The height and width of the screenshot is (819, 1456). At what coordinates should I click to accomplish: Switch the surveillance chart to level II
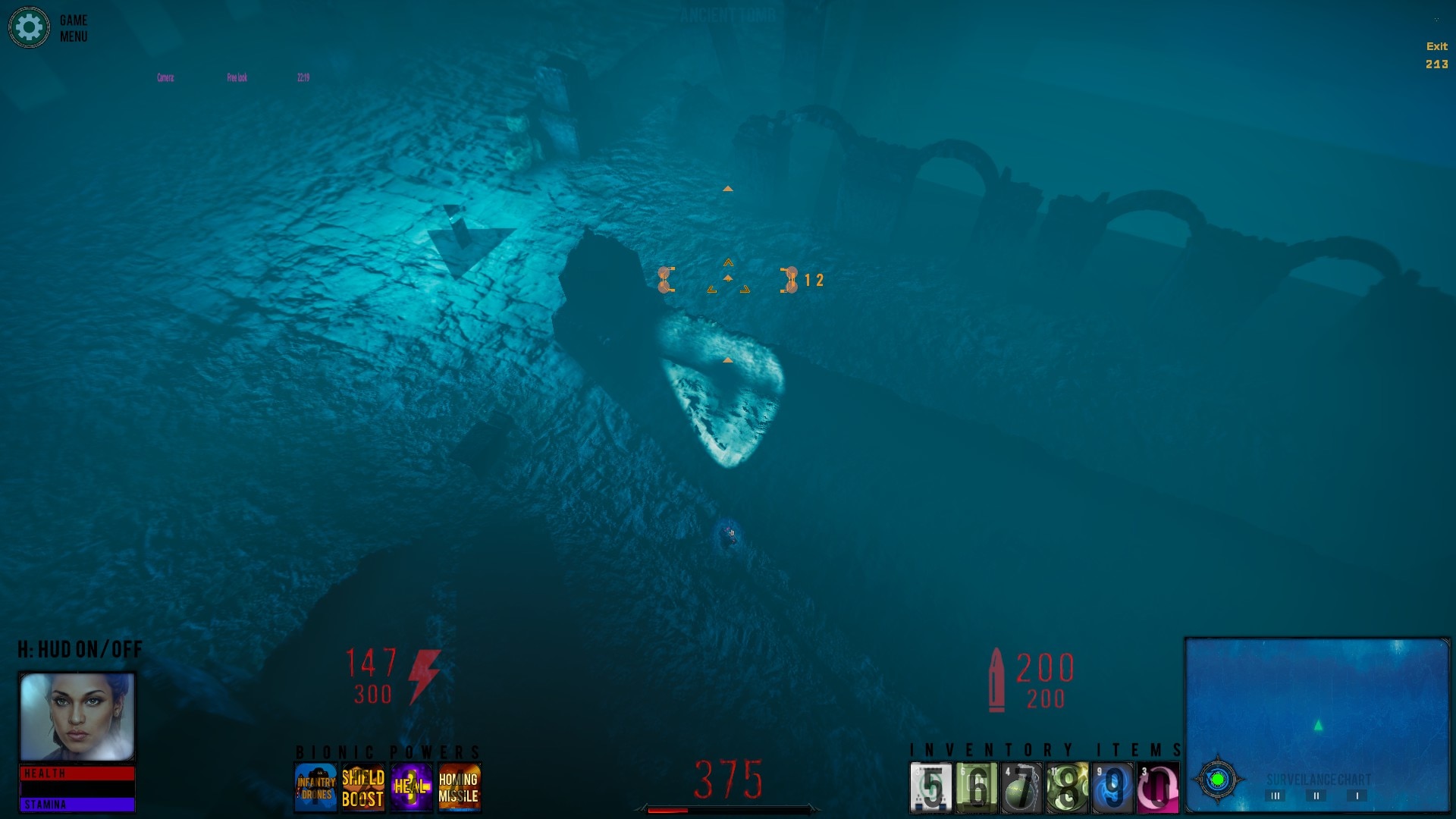coord(1316,795)
